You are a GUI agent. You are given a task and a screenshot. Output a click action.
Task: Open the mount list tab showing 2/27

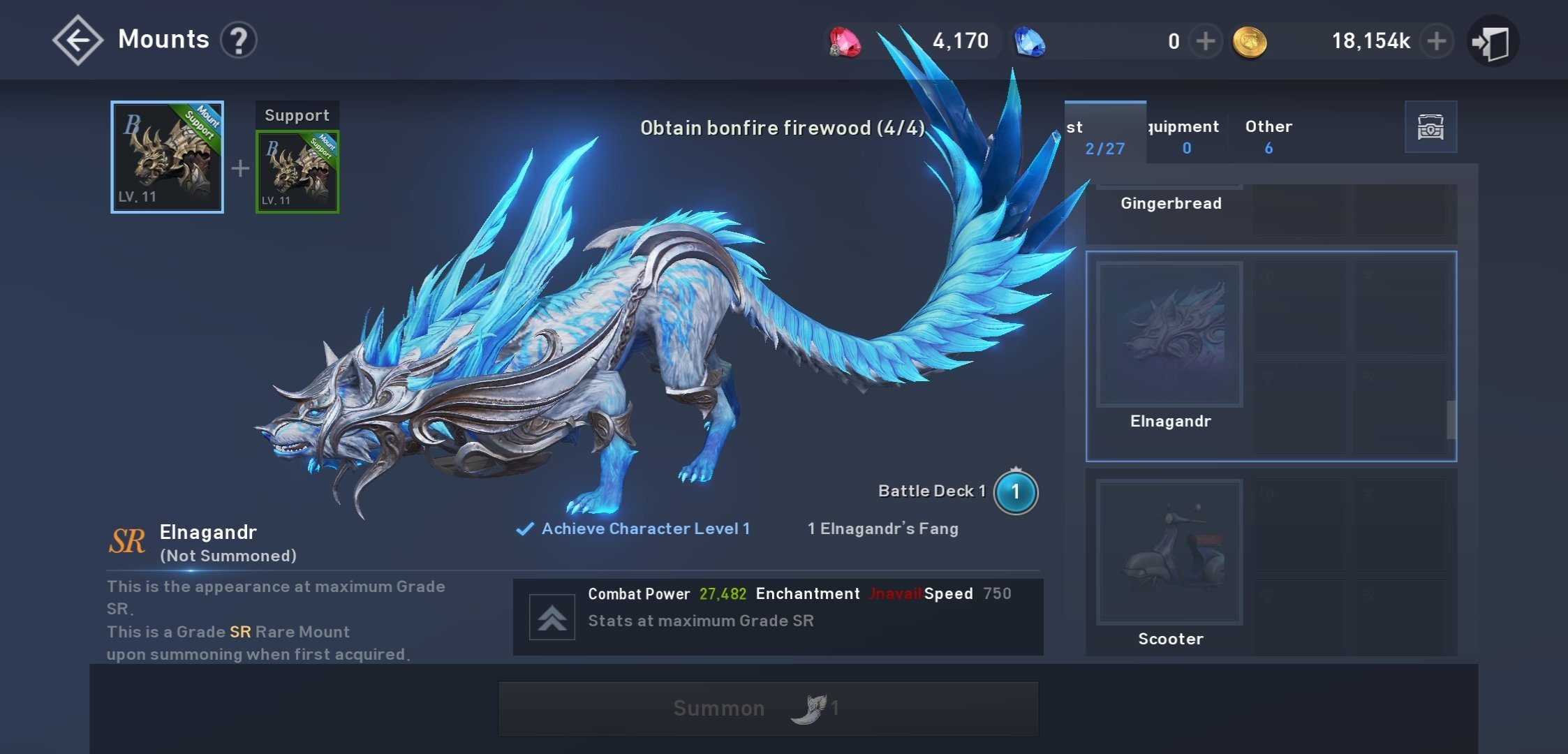click(1104, 135)
